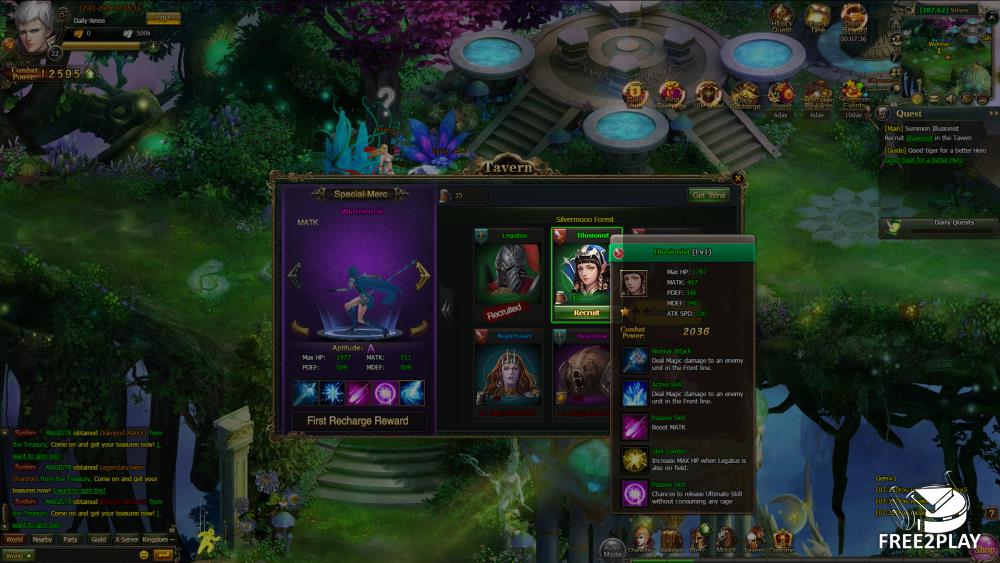The image size is (1000, 563).
Task: Open the Shop orb
Action: pyautogui.click(x=984, y=548)
